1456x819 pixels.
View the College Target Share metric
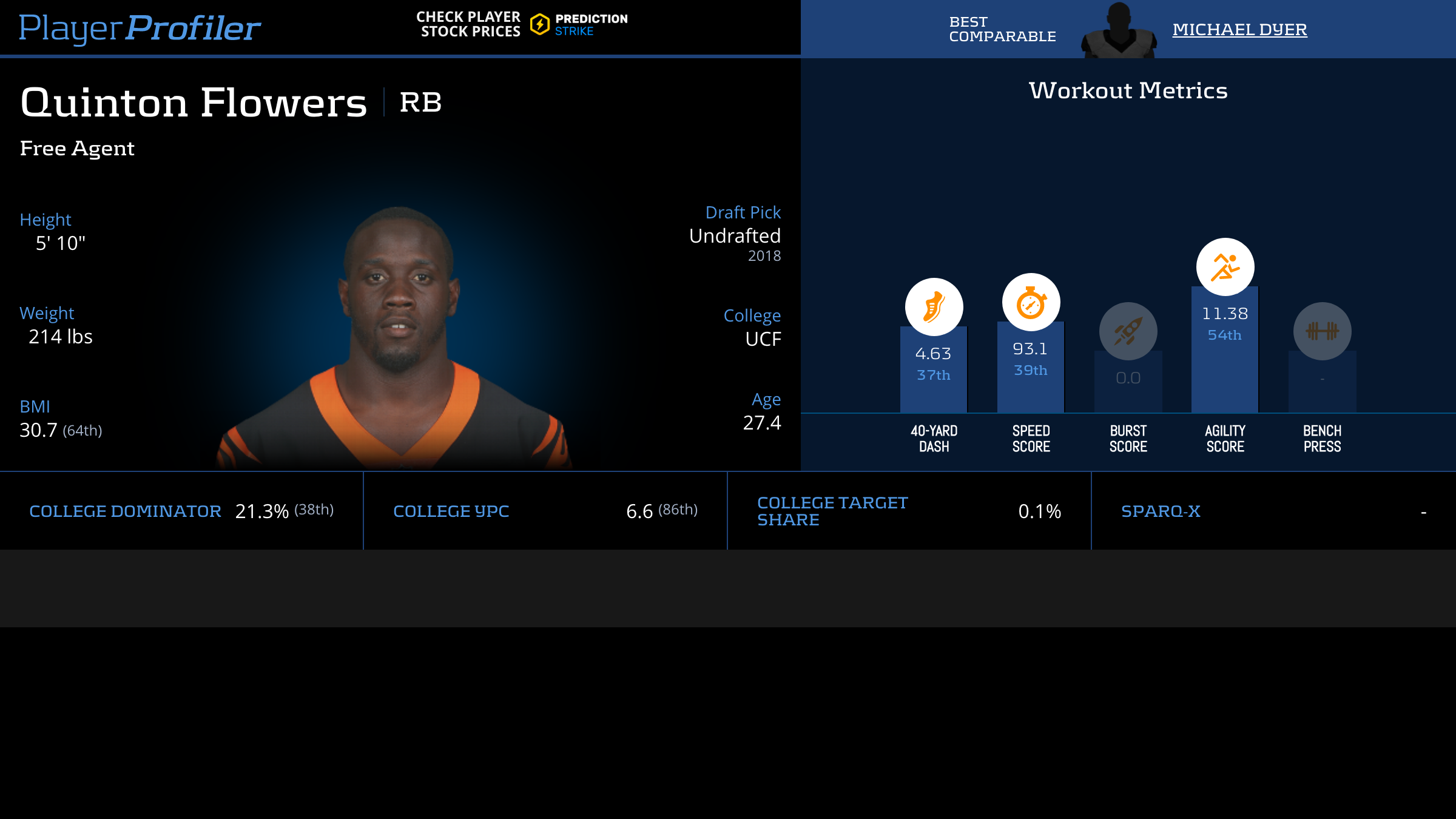909,511
